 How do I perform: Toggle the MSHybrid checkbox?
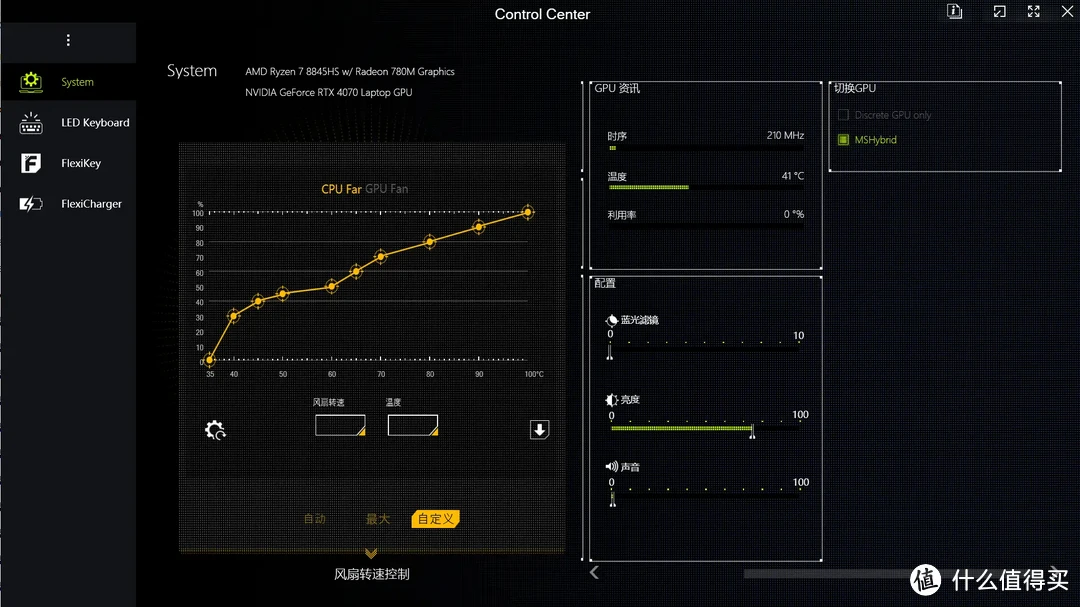[x=843, y=140]
